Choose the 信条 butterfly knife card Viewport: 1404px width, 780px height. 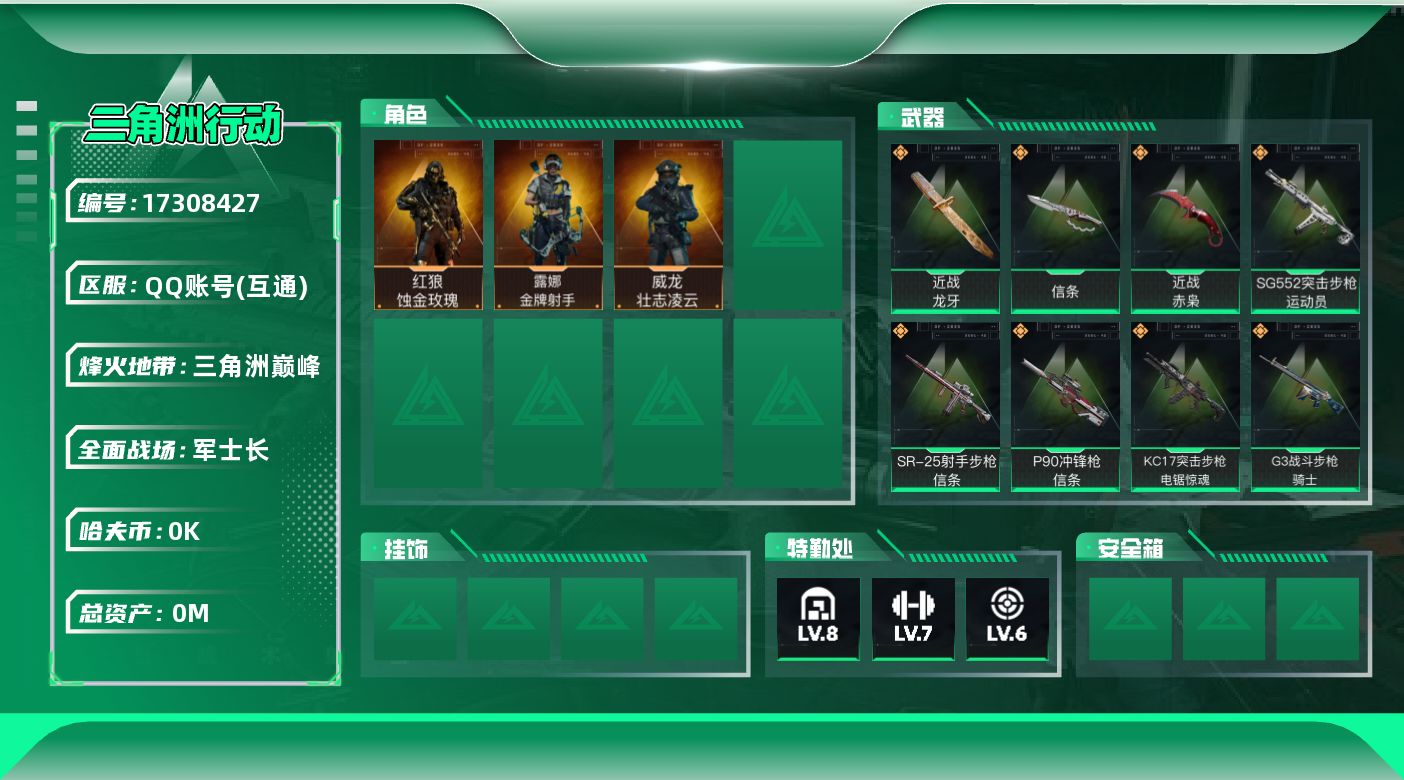1065,228
